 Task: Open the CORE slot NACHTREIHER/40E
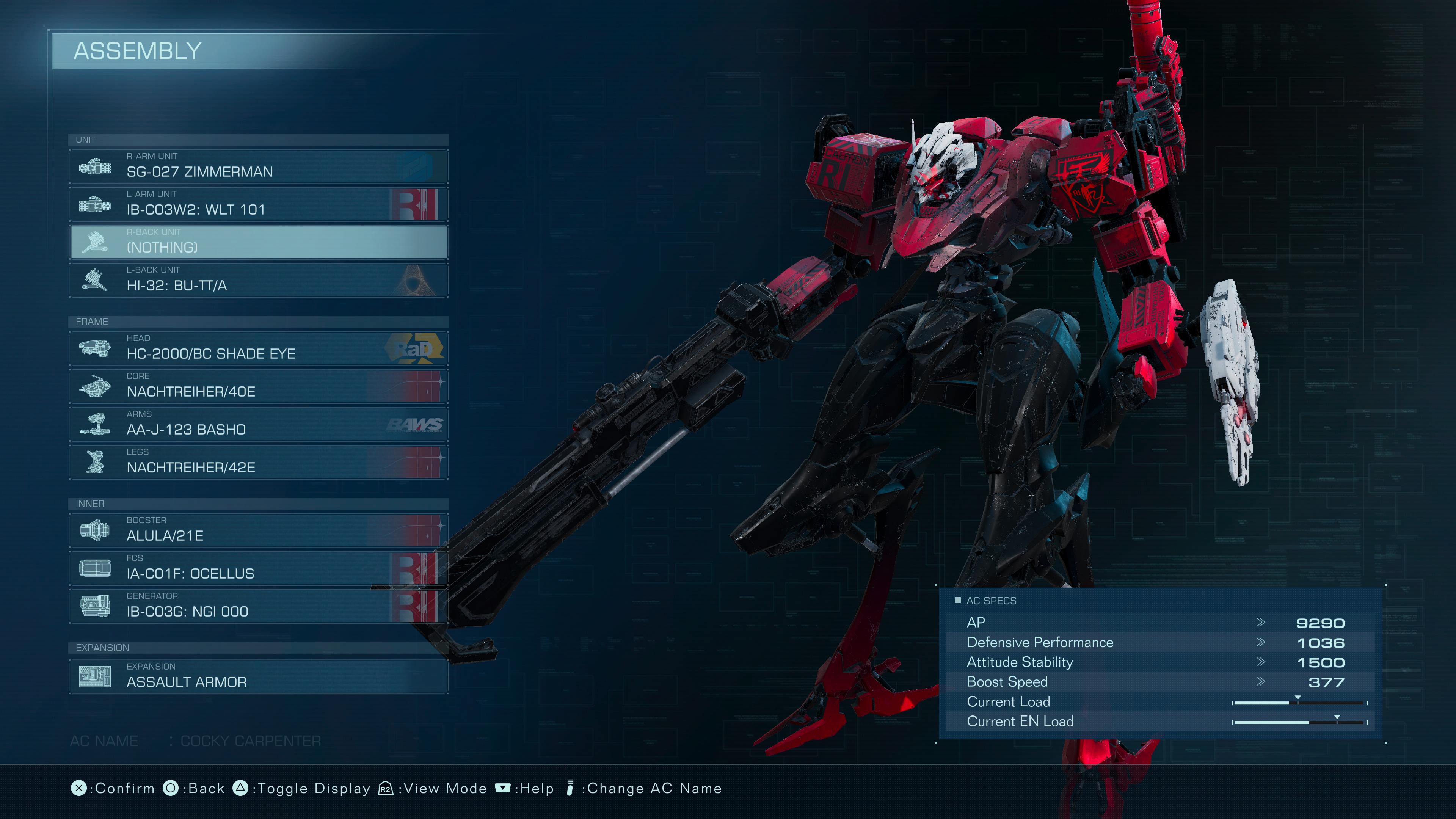click(258, 386)
